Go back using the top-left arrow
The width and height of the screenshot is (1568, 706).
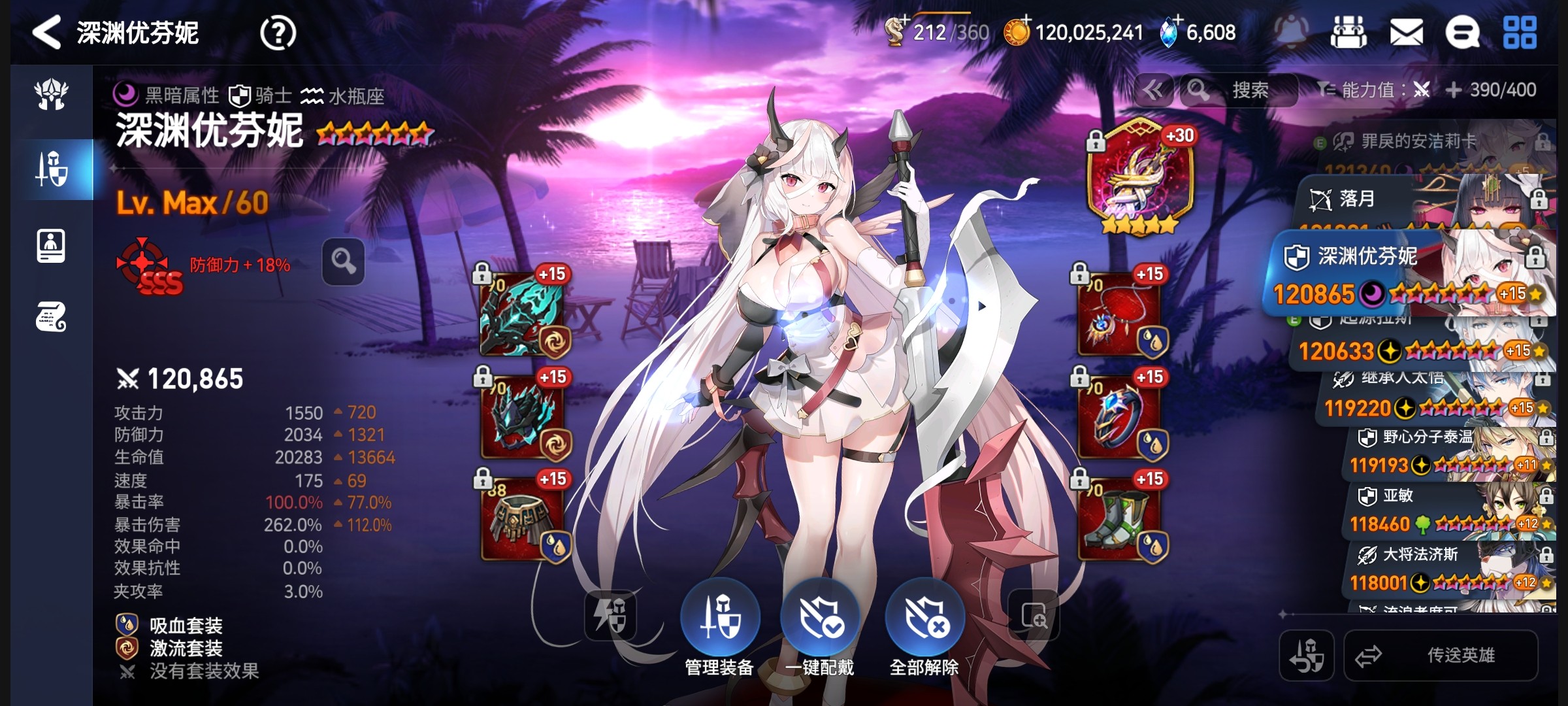(x=47, y=33)
